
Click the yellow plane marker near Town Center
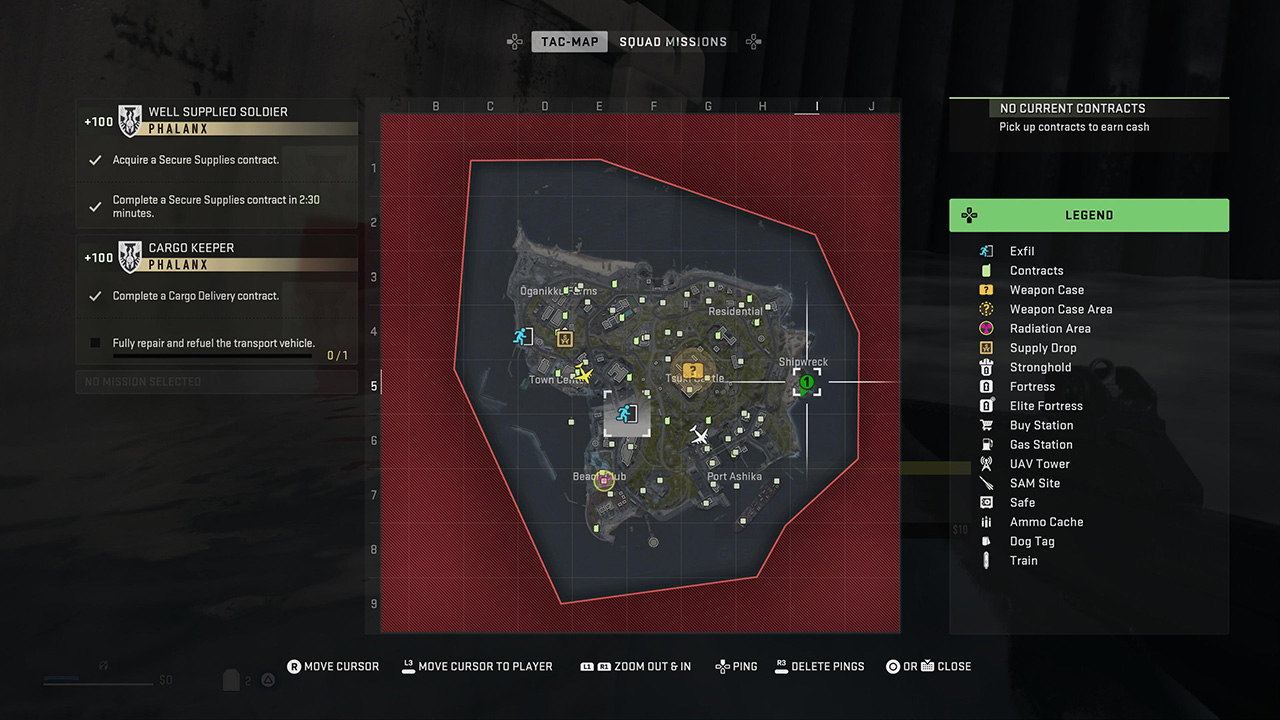pos(584,374)
